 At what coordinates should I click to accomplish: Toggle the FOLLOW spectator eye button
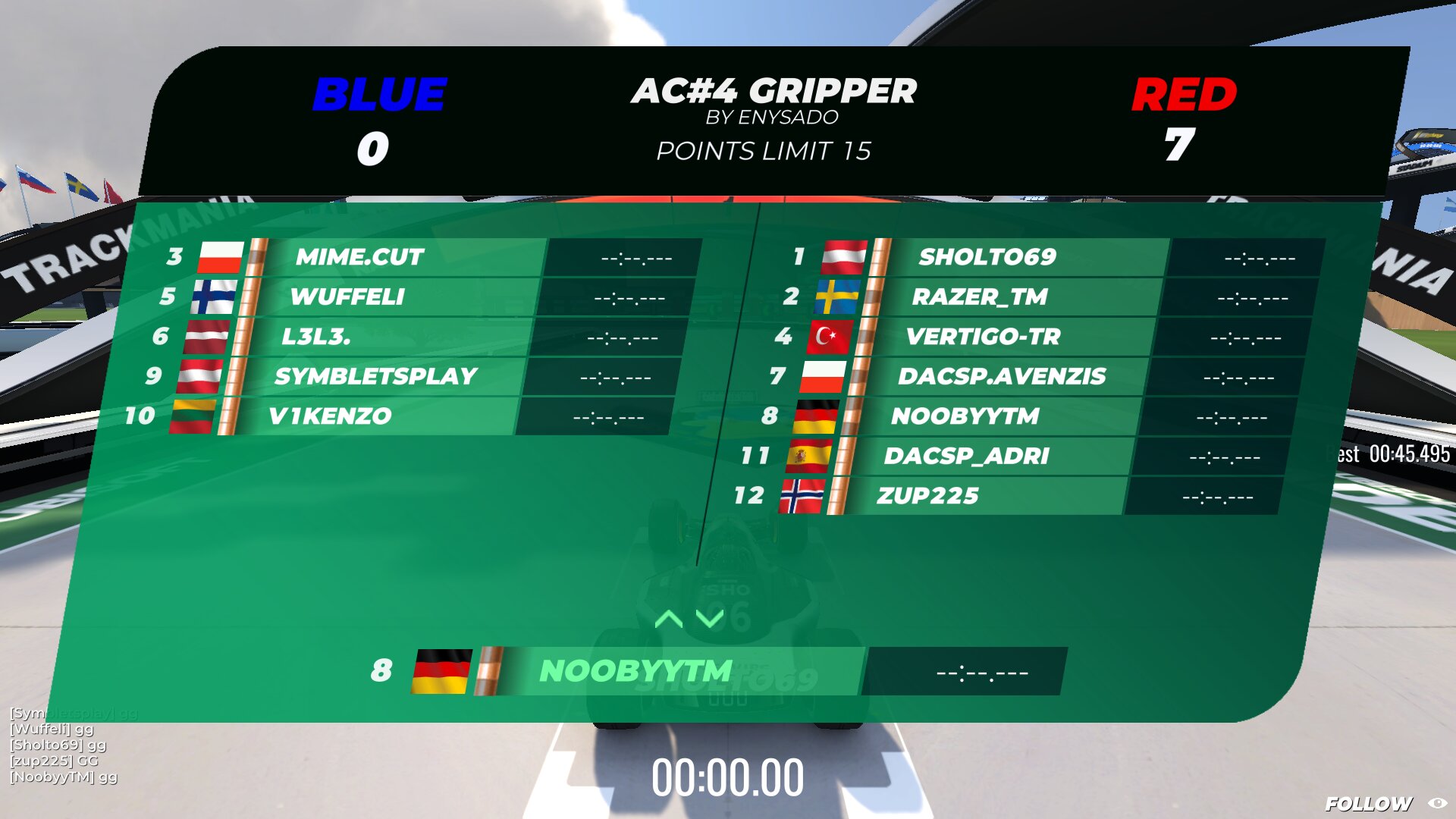[1437, 803]
